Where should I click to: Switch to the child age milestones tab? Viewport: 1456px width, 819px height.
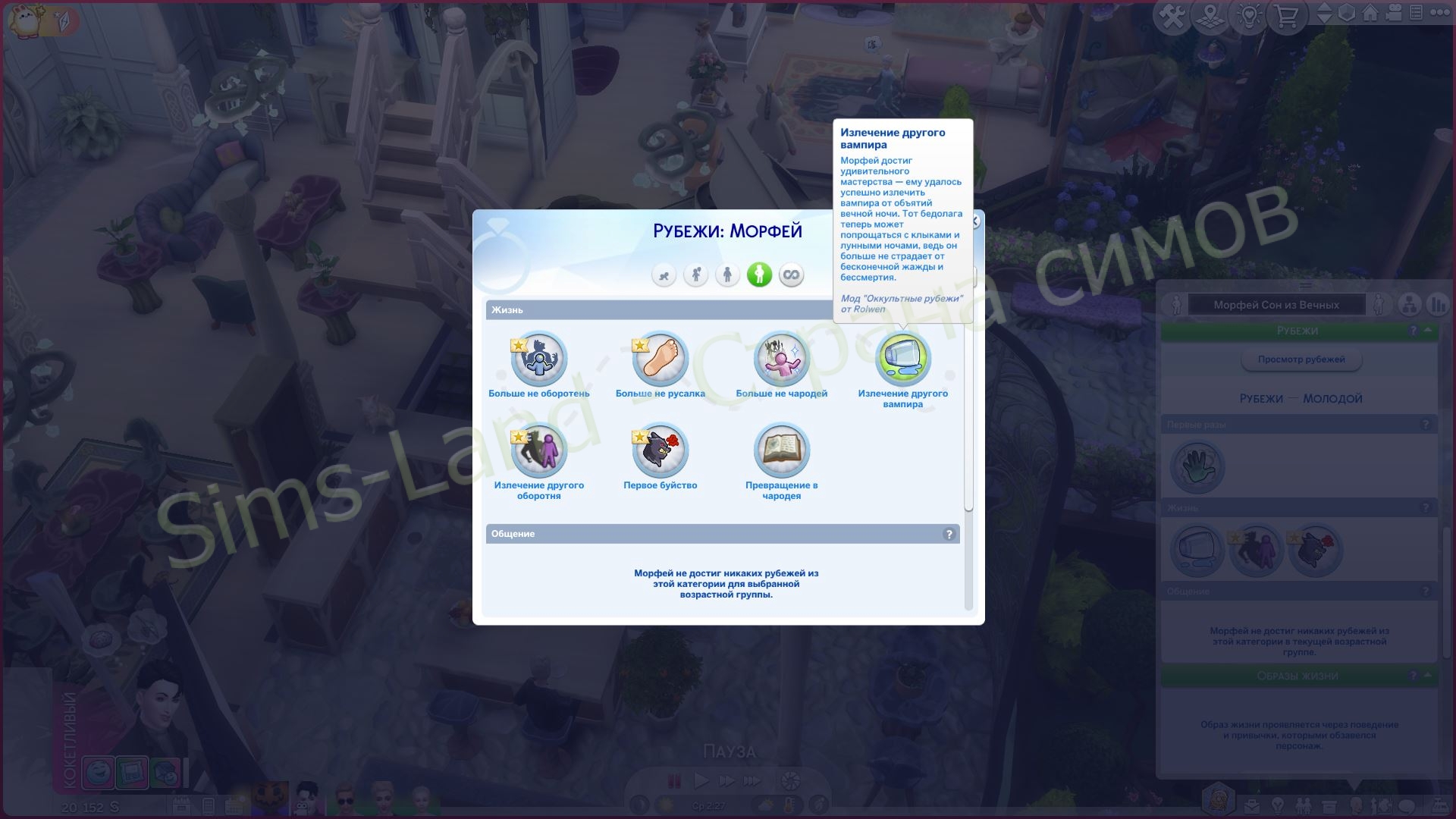pos(727,275)
